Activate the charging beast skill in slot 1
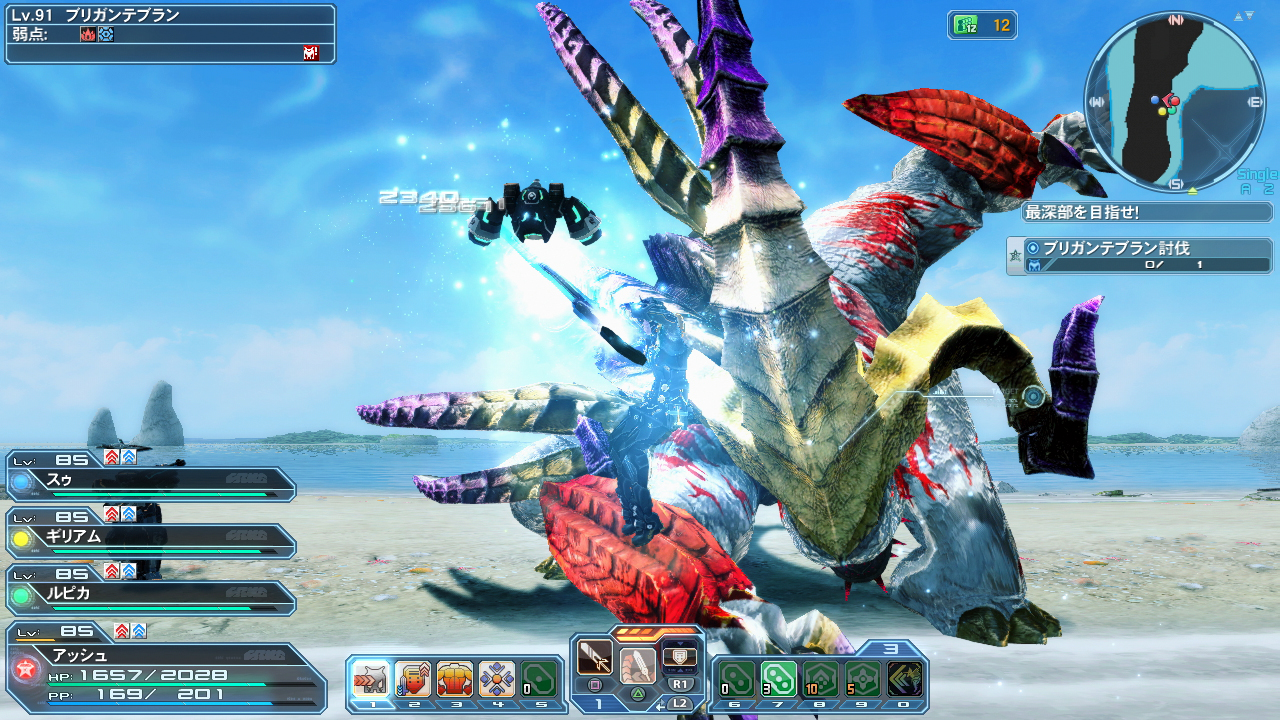This screenshot has height=720, width=1280. (371, 679)
